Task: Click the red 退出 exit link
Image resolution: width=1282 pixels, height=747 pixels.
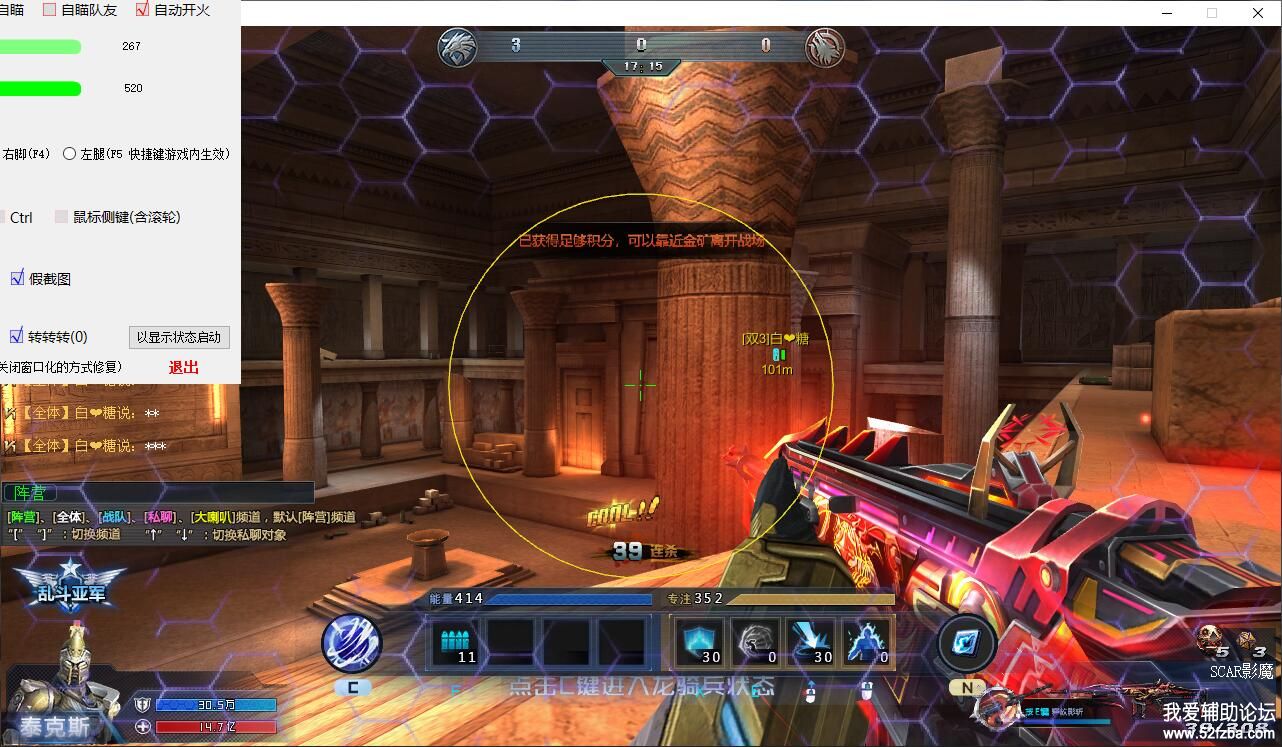Action: 184,367
